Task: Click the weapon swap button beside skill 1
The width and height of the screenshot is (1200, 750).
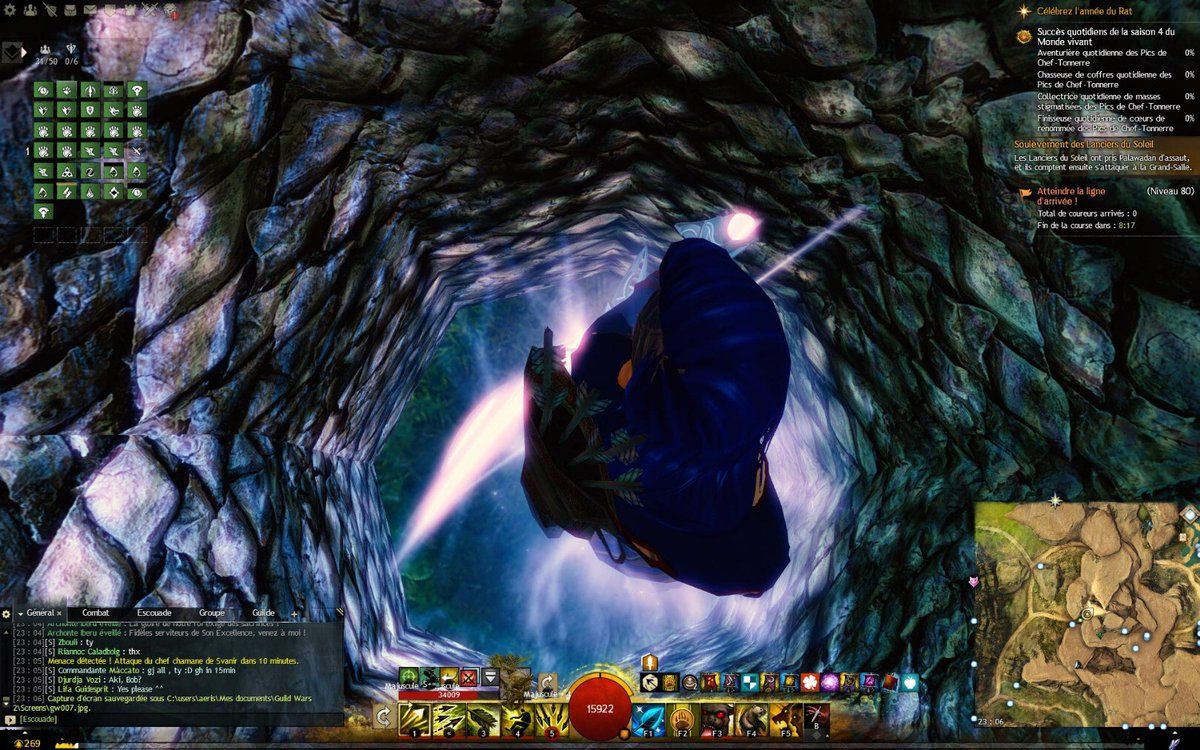Action: (x=382, y=717)
